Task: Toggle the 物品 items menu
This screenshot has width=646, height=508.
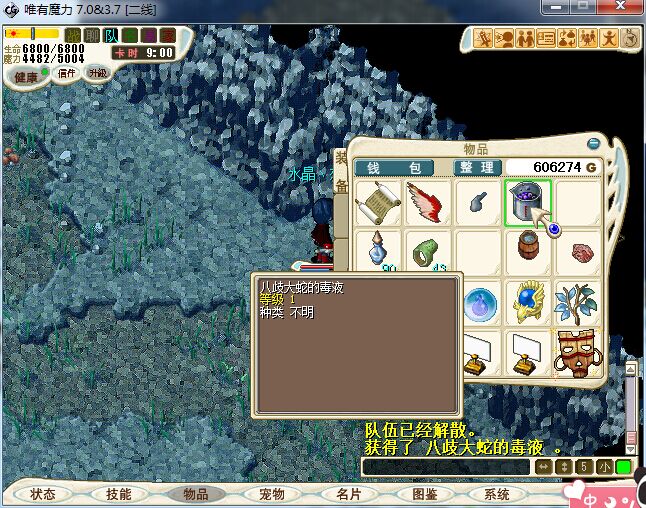Action: 195,494
